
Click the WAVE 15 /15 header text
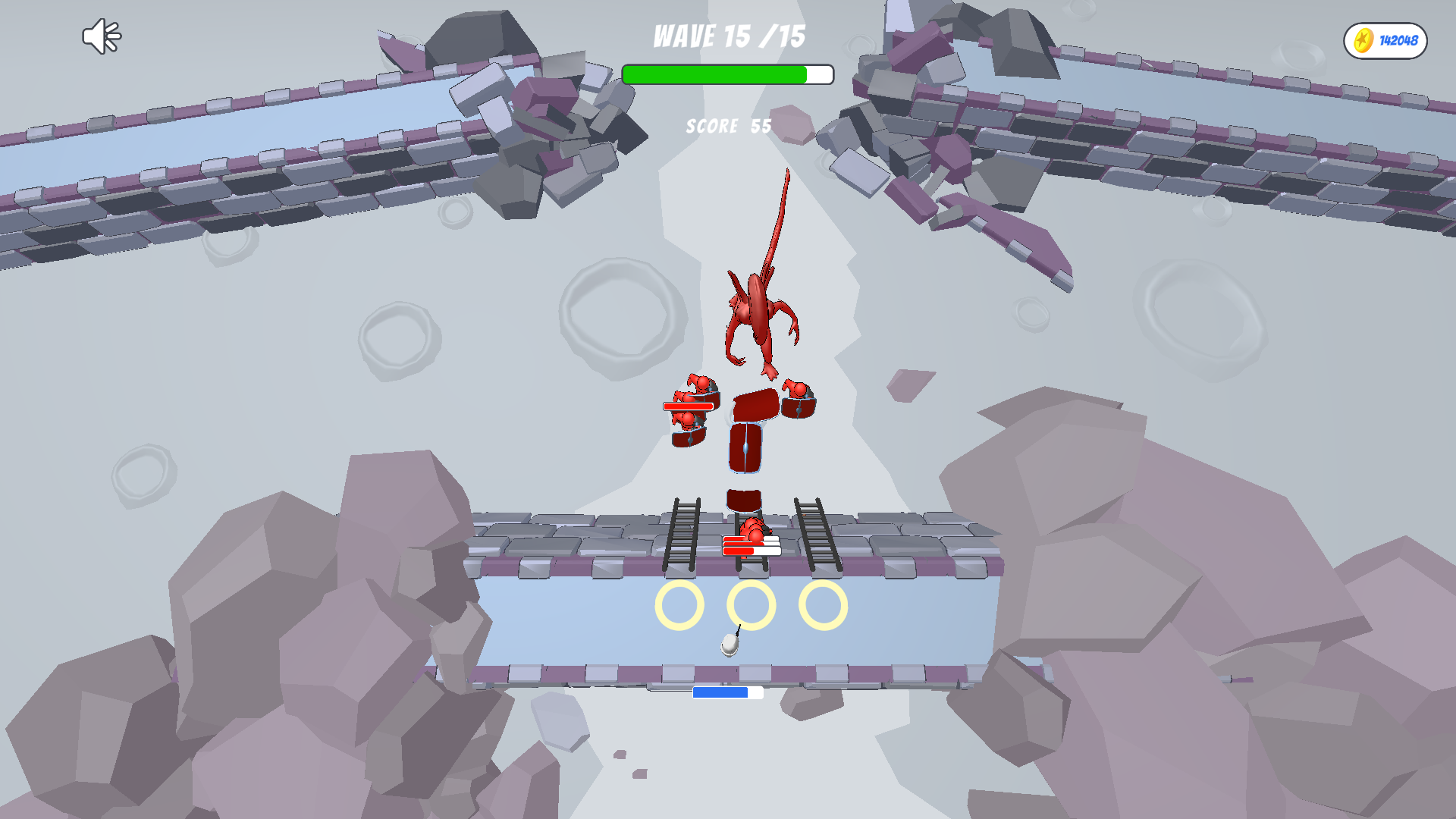click(x=728, y=36)
